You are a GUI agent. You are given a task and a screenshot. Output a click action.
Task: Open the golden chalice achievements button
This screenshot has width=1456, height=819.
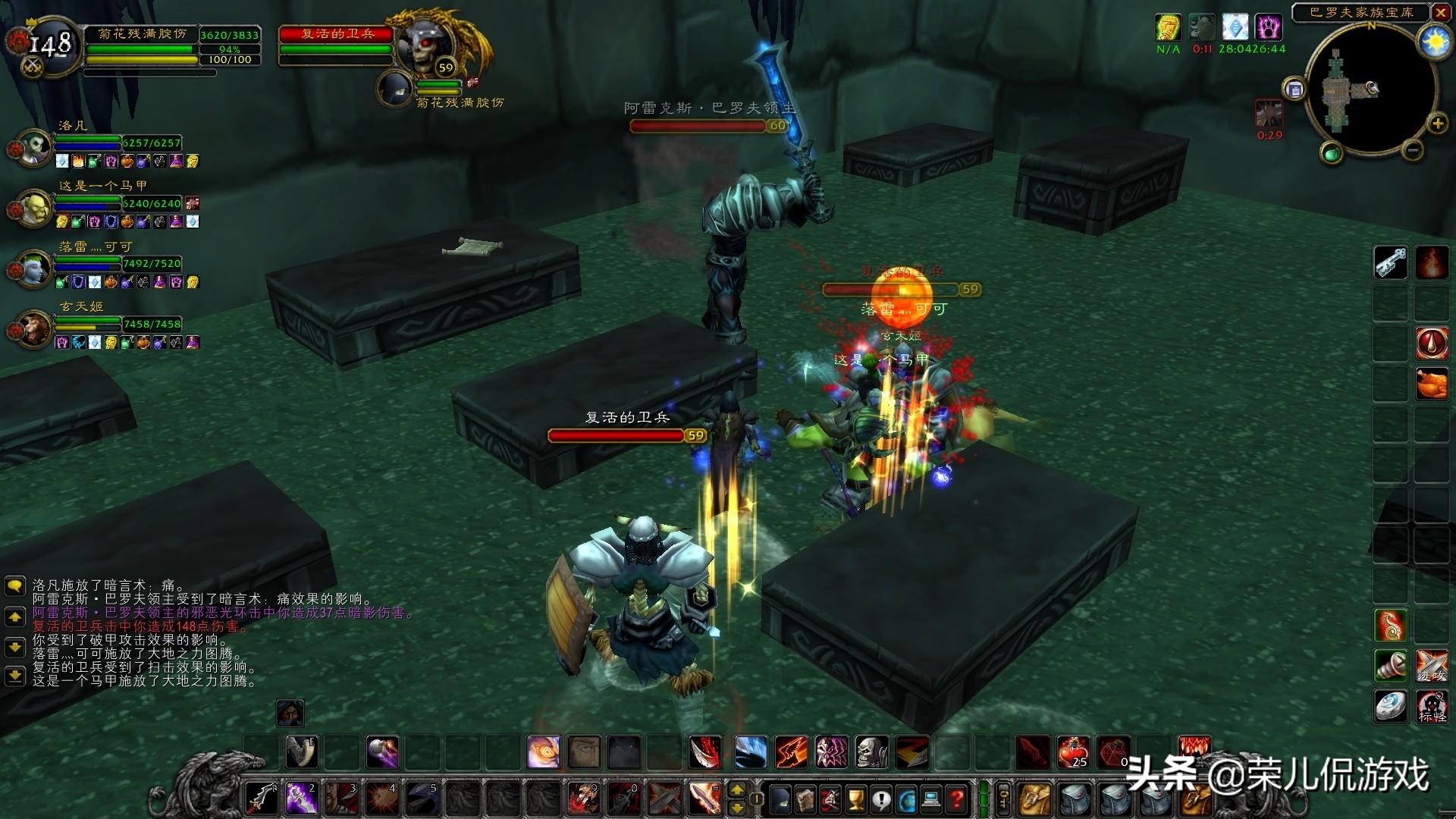coord(855,799)
